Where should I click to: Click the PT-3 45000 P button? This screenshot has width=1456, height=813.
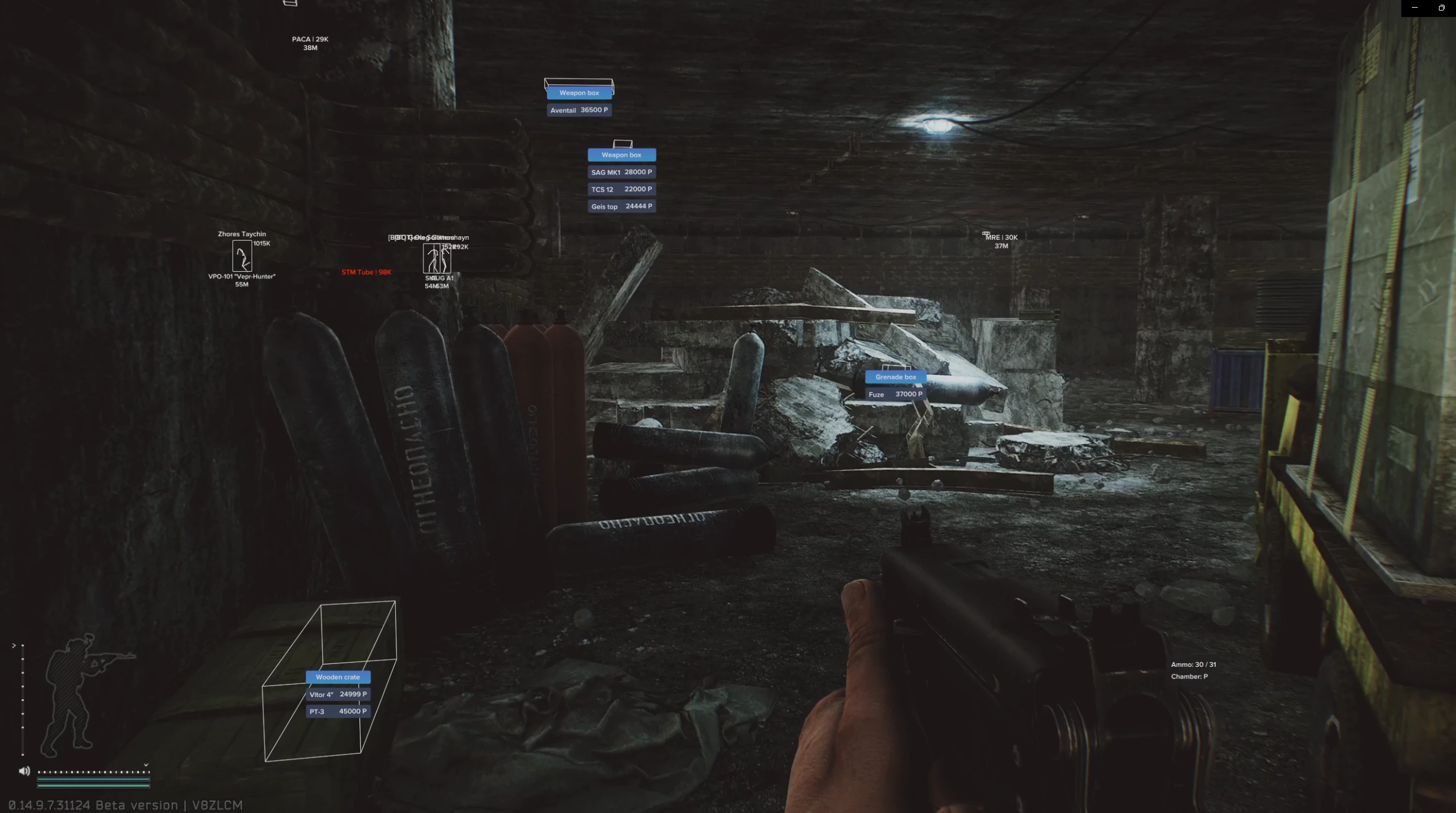[x=338, y=710]
